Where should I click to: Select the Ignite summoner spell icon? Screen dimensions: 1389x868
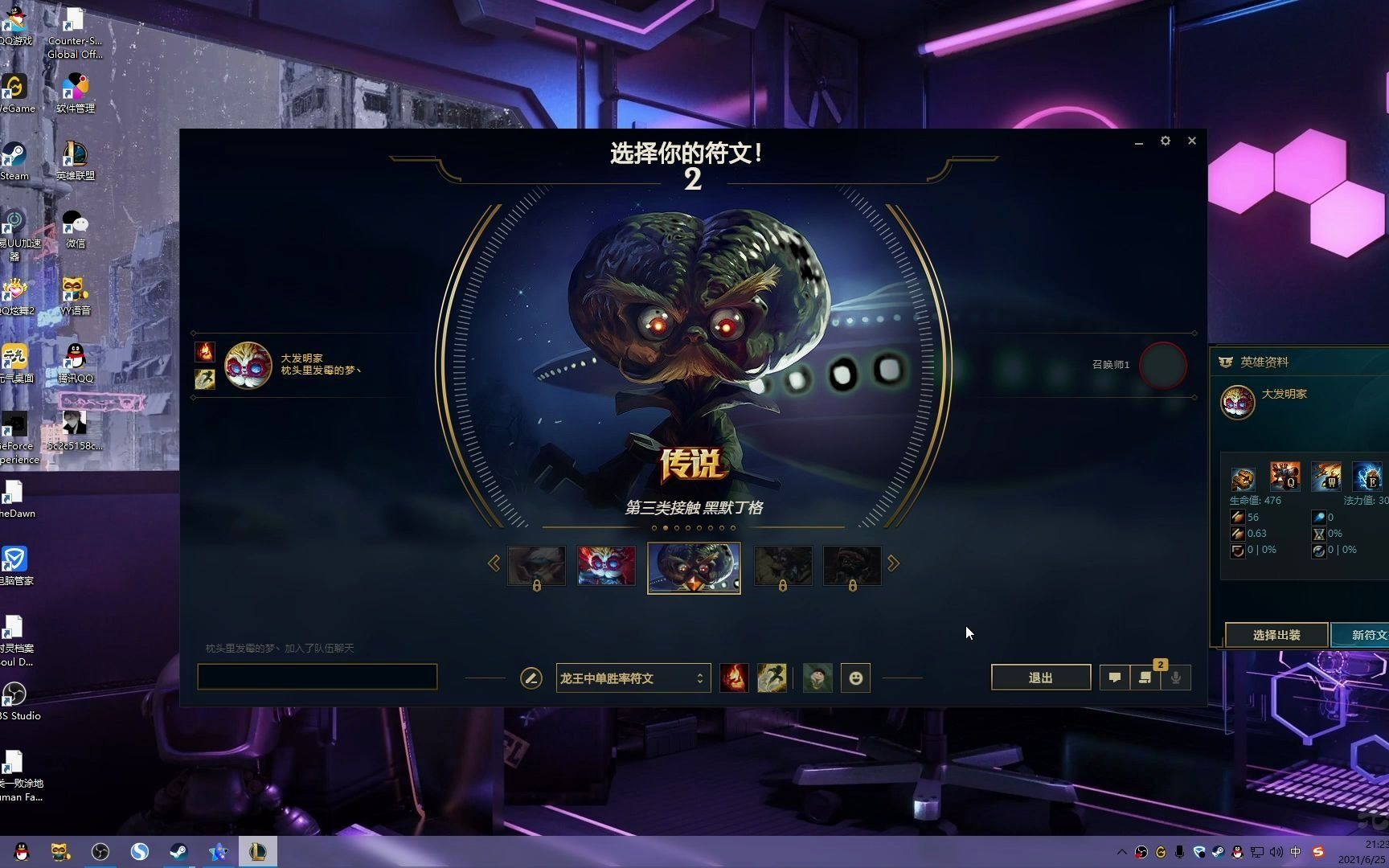click(733, 678)
